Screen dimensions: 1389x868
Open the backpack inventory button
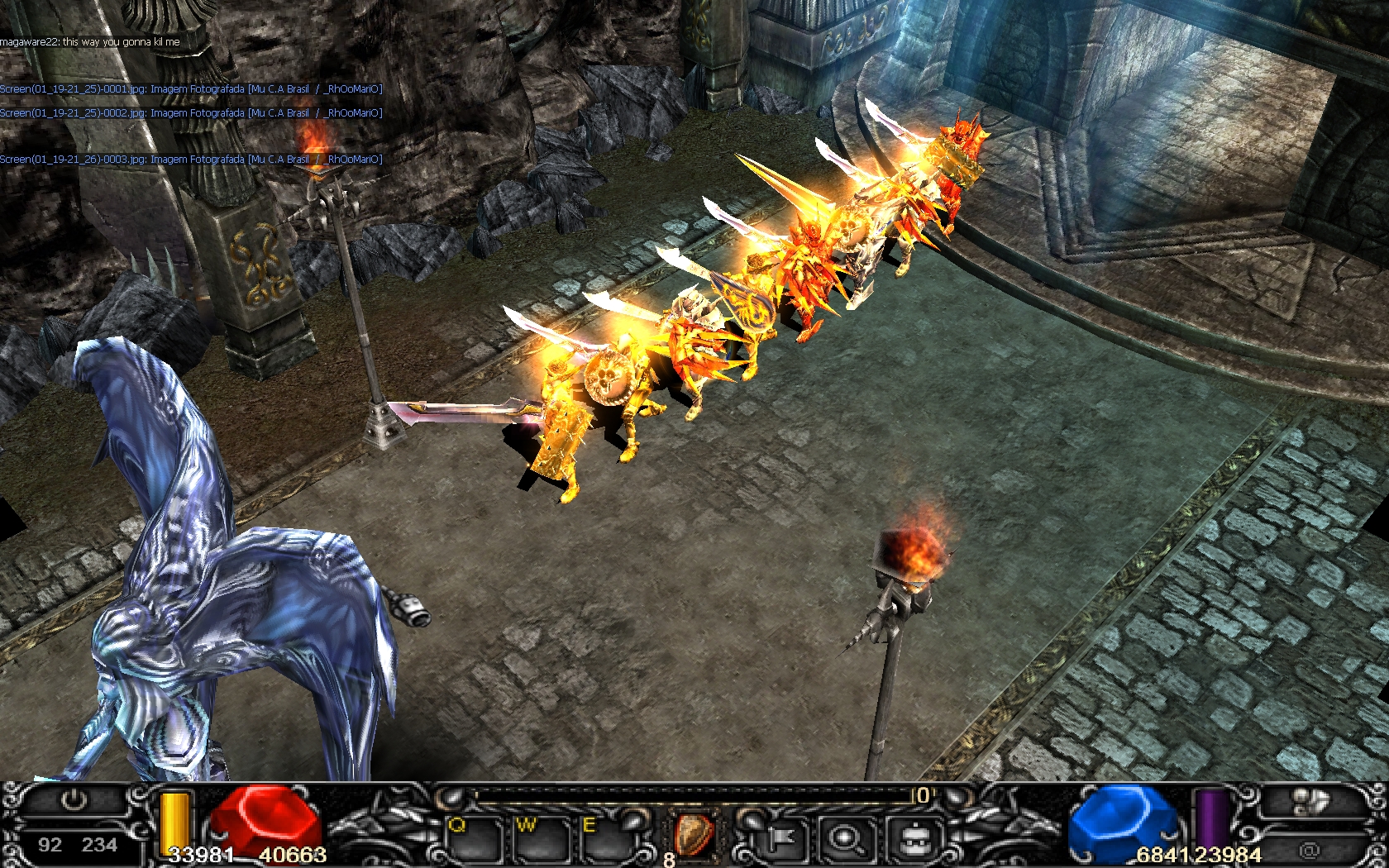(912, 839)
